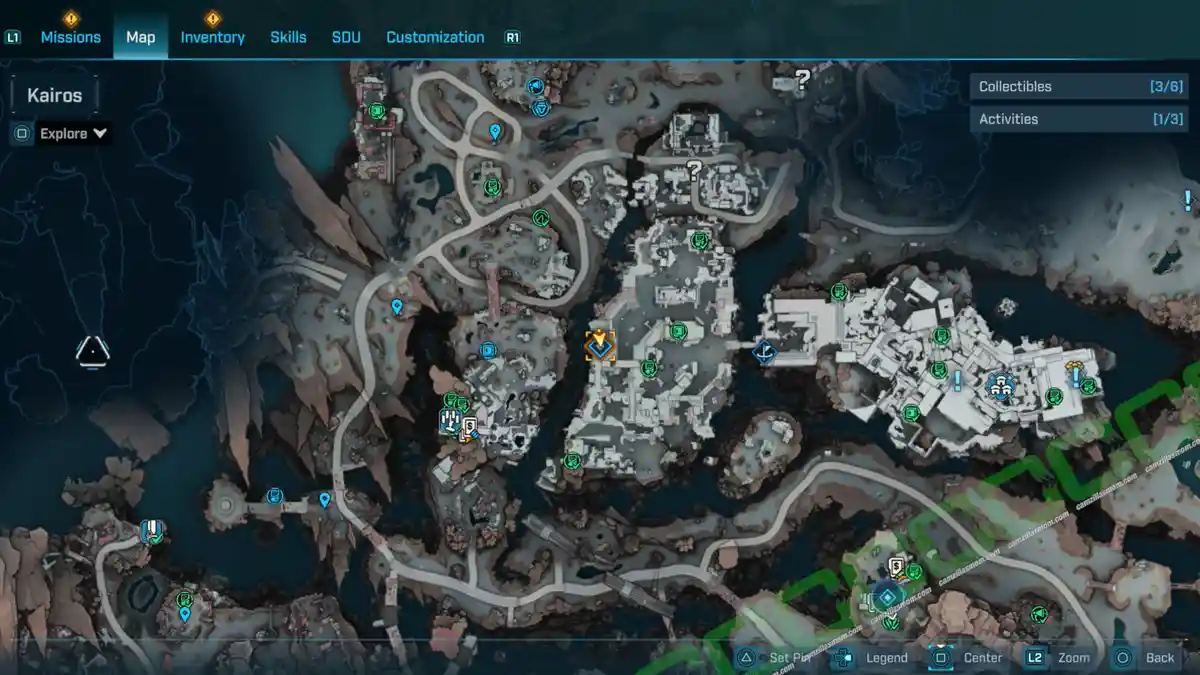Open the Missions tab
The image size is (1200, 675).
tap(70, 37)
